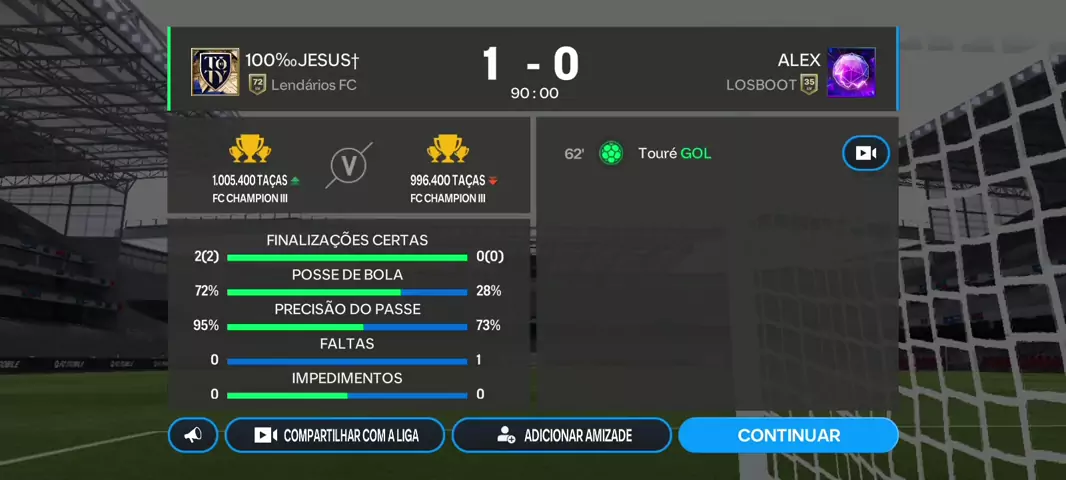The image size is (1066, 480).
Task: Watch the Touré goal replay video
Action: pos(865,153)
